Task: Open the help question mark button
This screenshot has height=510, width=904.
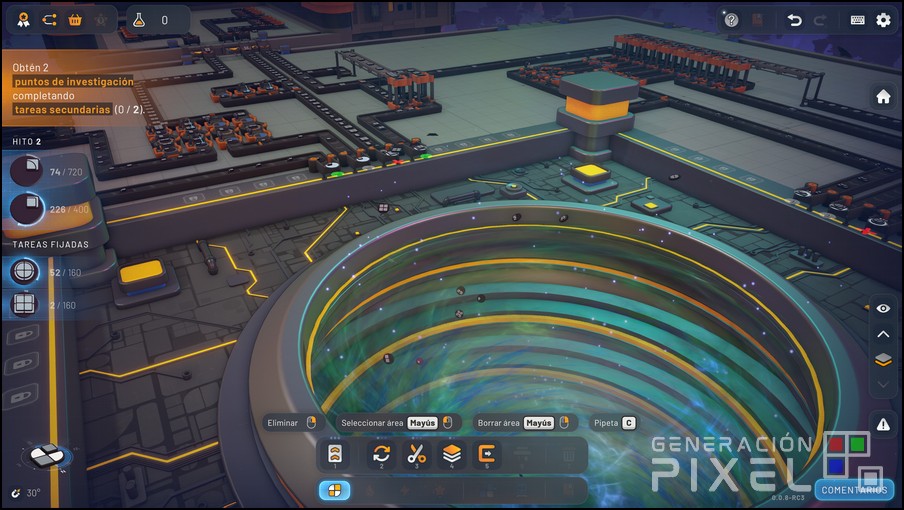Action: click(x=731, y=20)
